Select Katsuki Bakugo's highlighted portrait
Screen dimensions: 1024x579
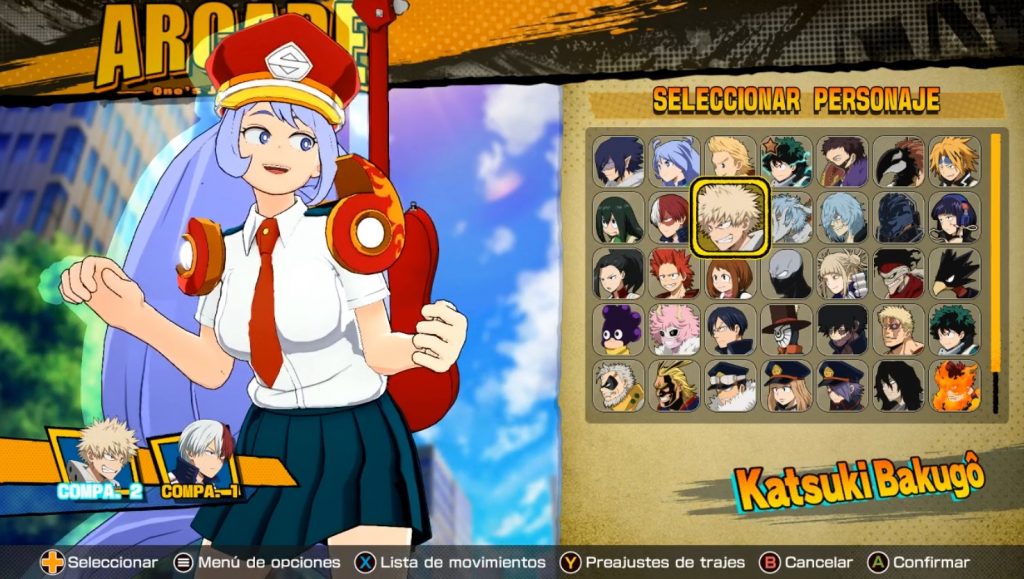point(730,216)
